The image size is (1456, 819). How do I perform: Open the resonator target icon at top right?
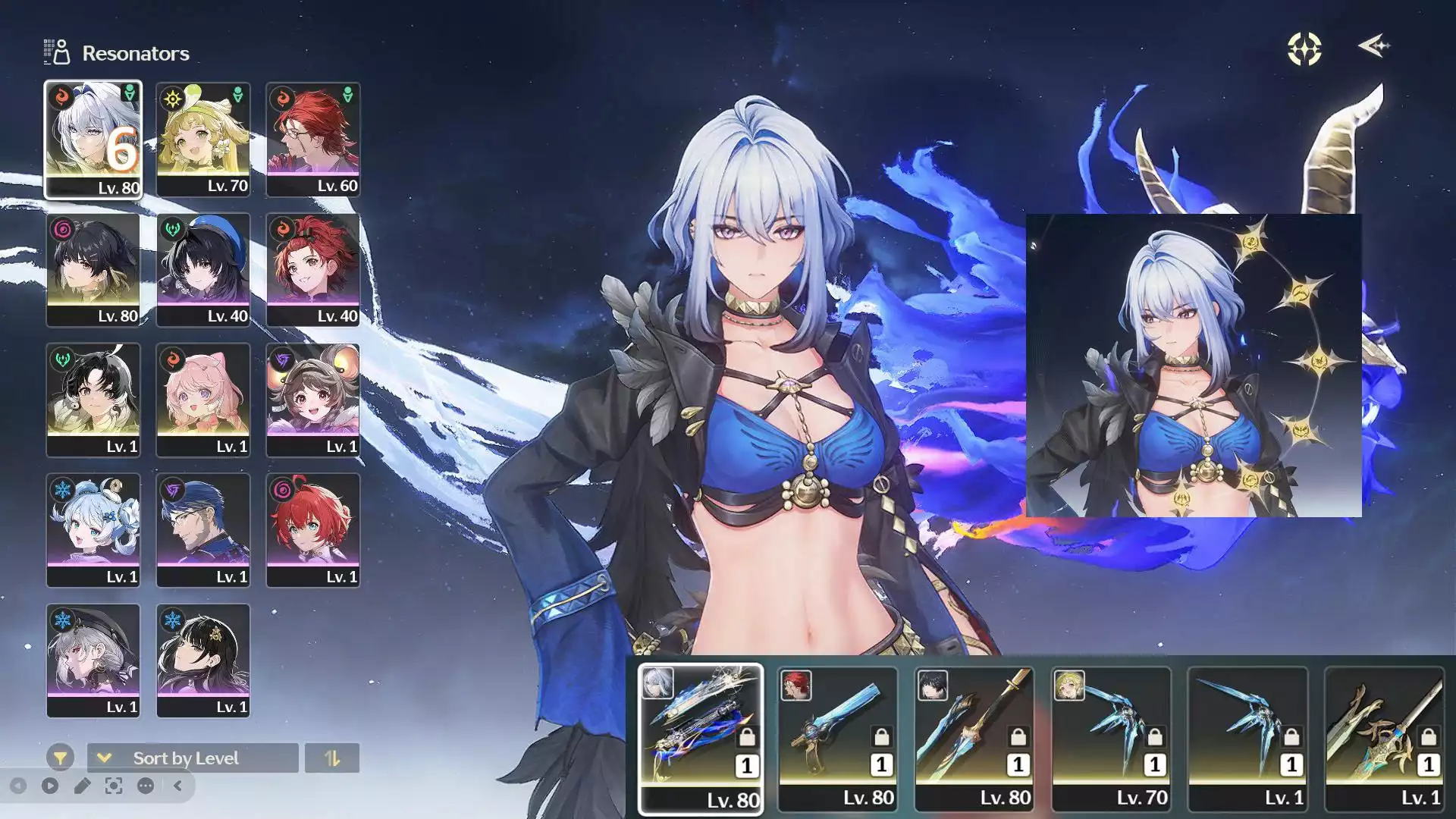1302,49
